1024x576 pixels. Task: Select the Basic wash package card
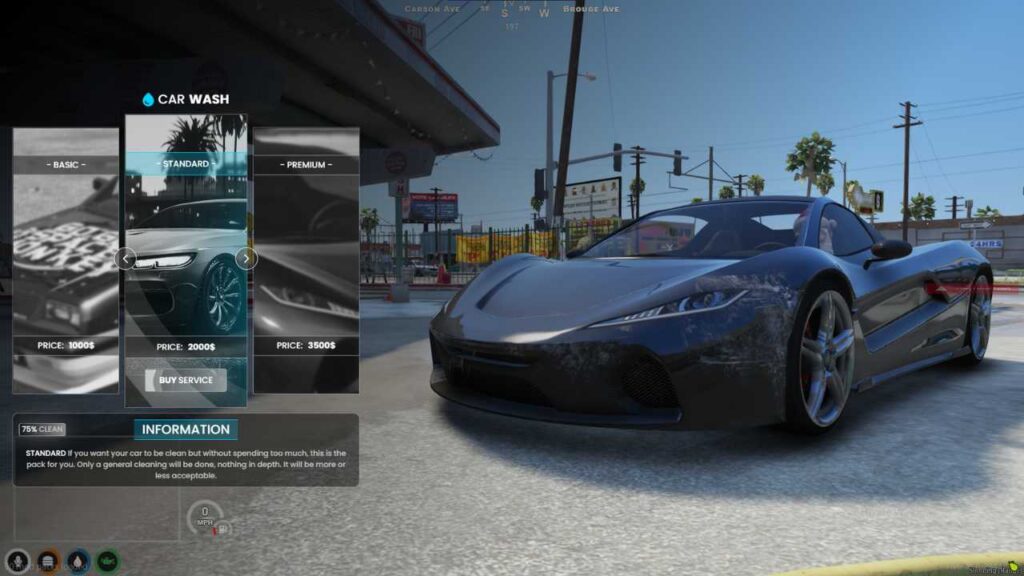65,260
